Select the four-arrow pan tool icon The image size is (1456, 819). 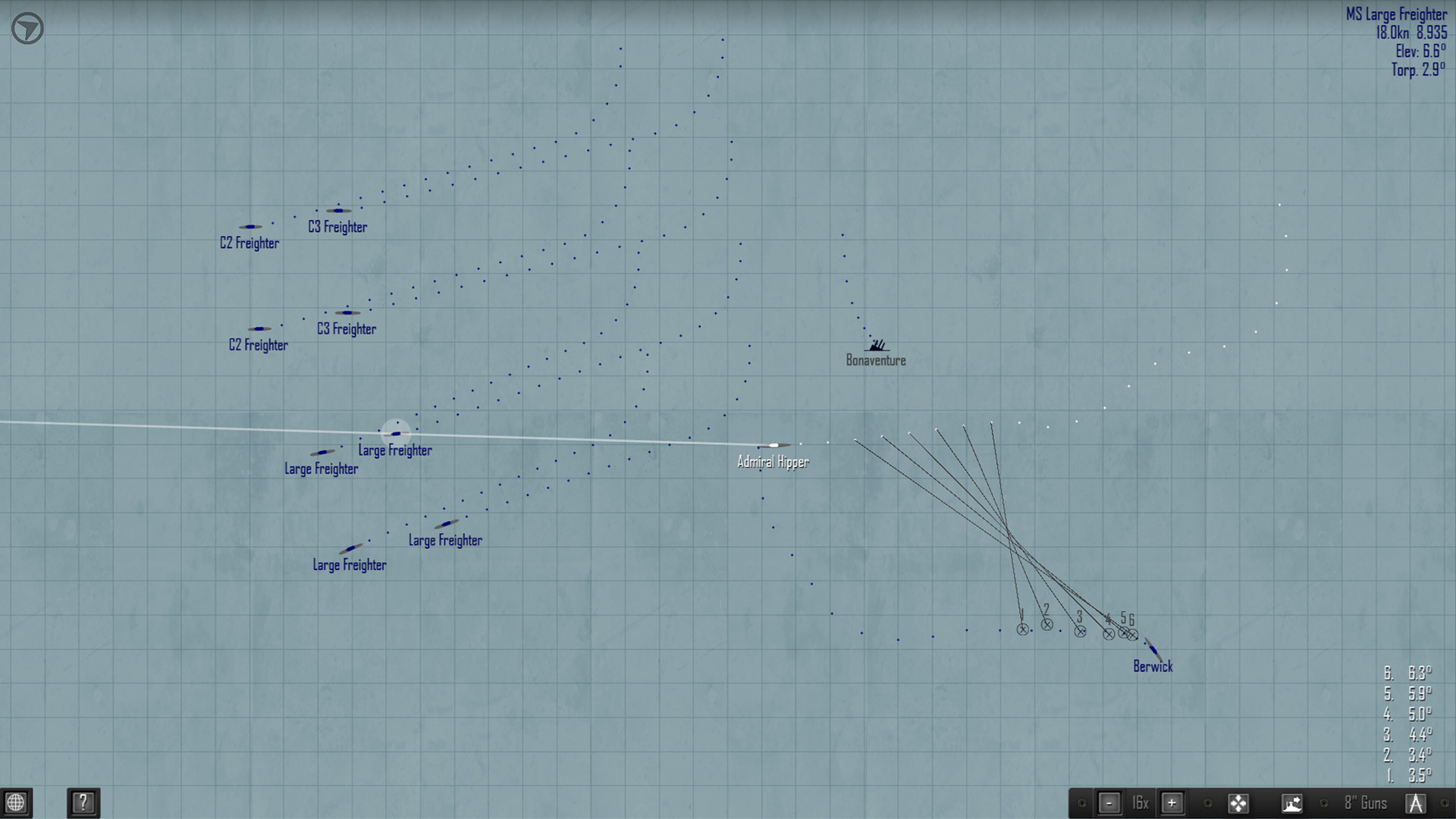click(x=1239, y=802)
